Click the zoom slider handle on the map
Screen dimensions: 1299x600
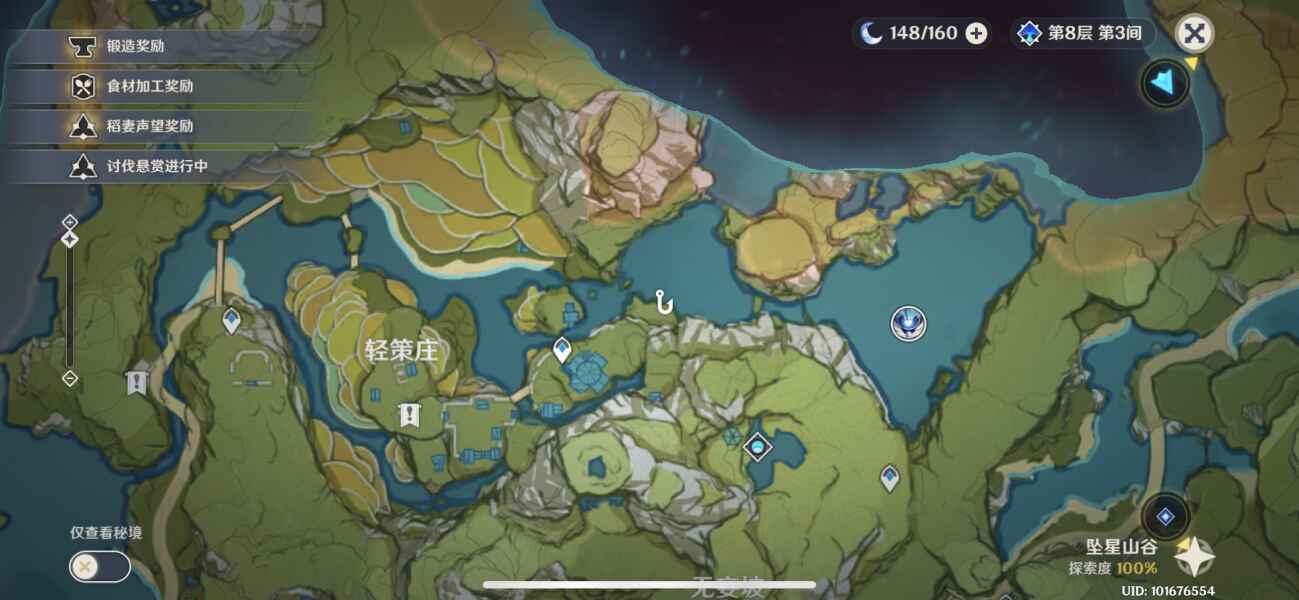tap(70, 239)
